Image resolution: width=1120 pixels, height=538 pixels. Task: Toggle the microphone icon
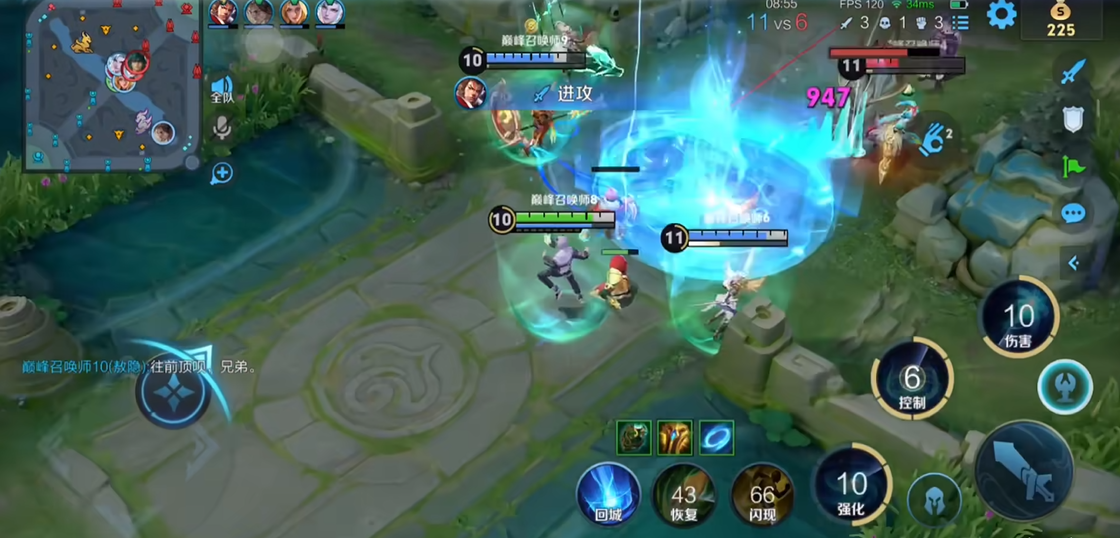pyautogui.click(x=221, y=127)
